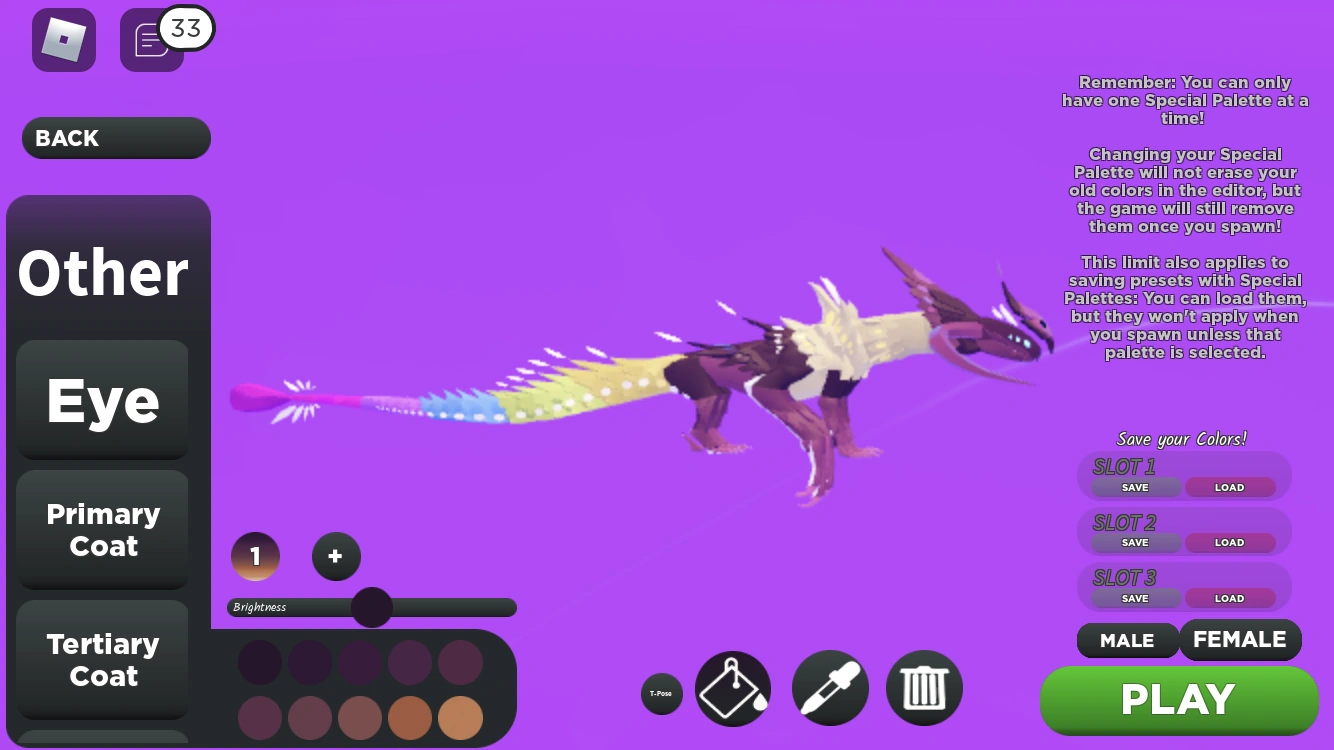Save colors to Slot 1
Screen dimensions: 1334x750
tap(1134, 488)
